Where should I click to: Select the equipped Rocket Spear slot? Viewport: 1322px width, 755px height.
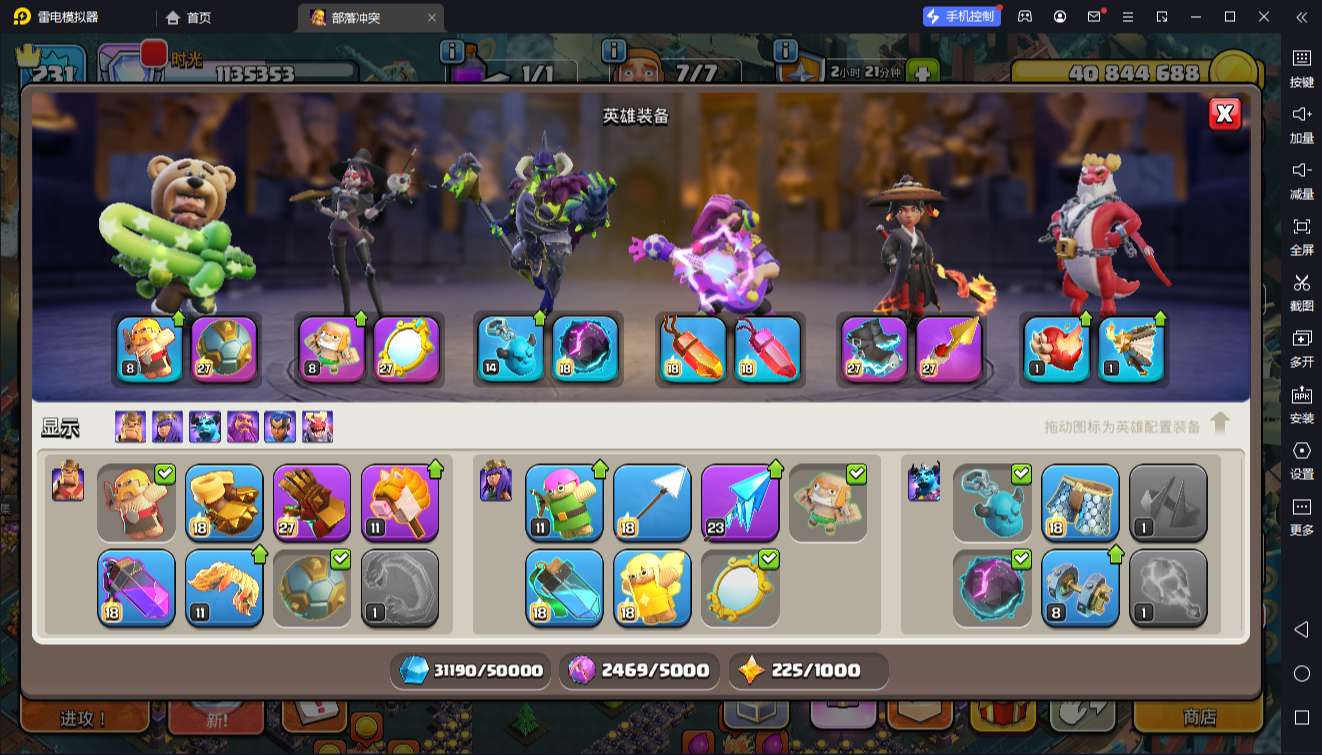[x=949, y=349]
